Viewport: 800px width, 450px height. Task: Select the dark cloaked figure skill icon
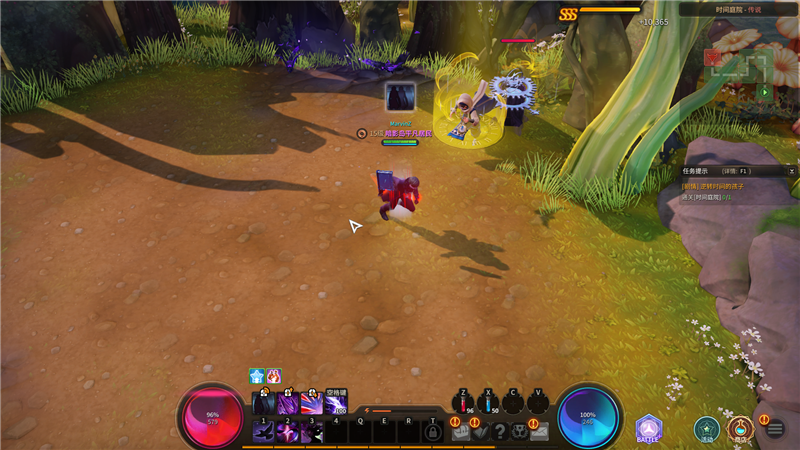(264, 403)
